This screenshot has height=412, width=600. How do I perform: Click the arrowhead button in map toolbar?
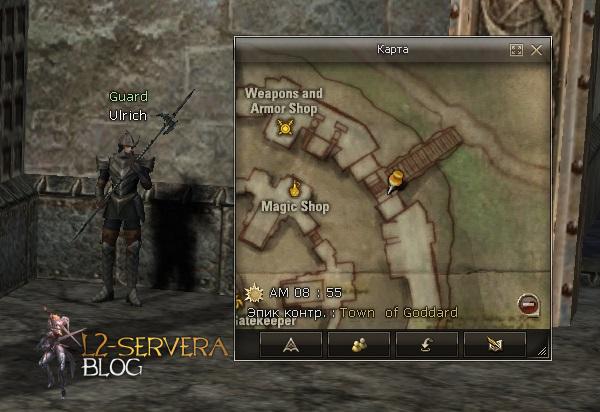pyautogui.click(x=291, y=345)
